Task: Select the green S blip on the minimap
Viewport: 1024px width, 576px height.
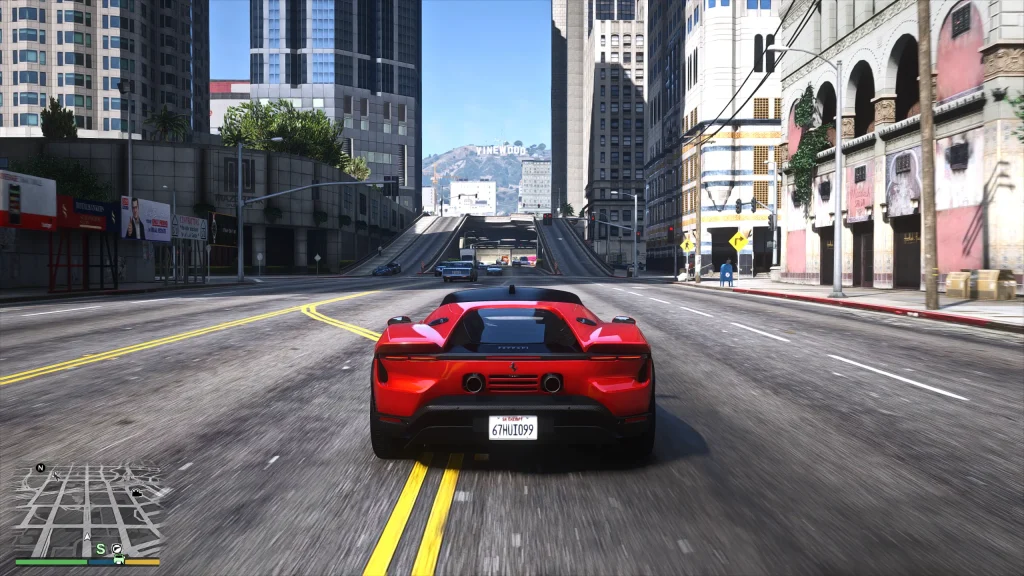Action: [x=101, y=549]
